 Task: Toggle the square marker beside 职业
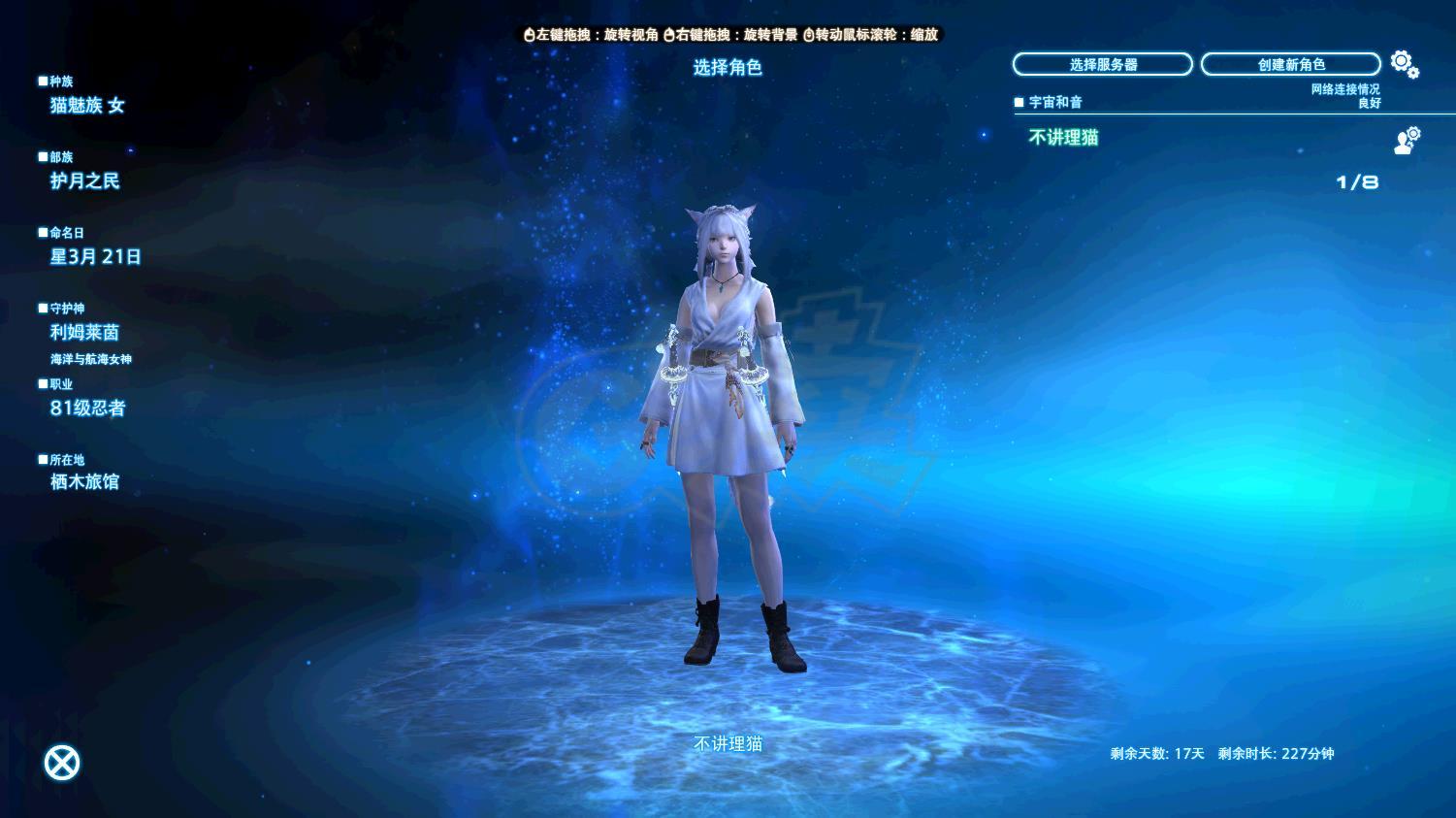pyautogui.click(x=42, y=384)
